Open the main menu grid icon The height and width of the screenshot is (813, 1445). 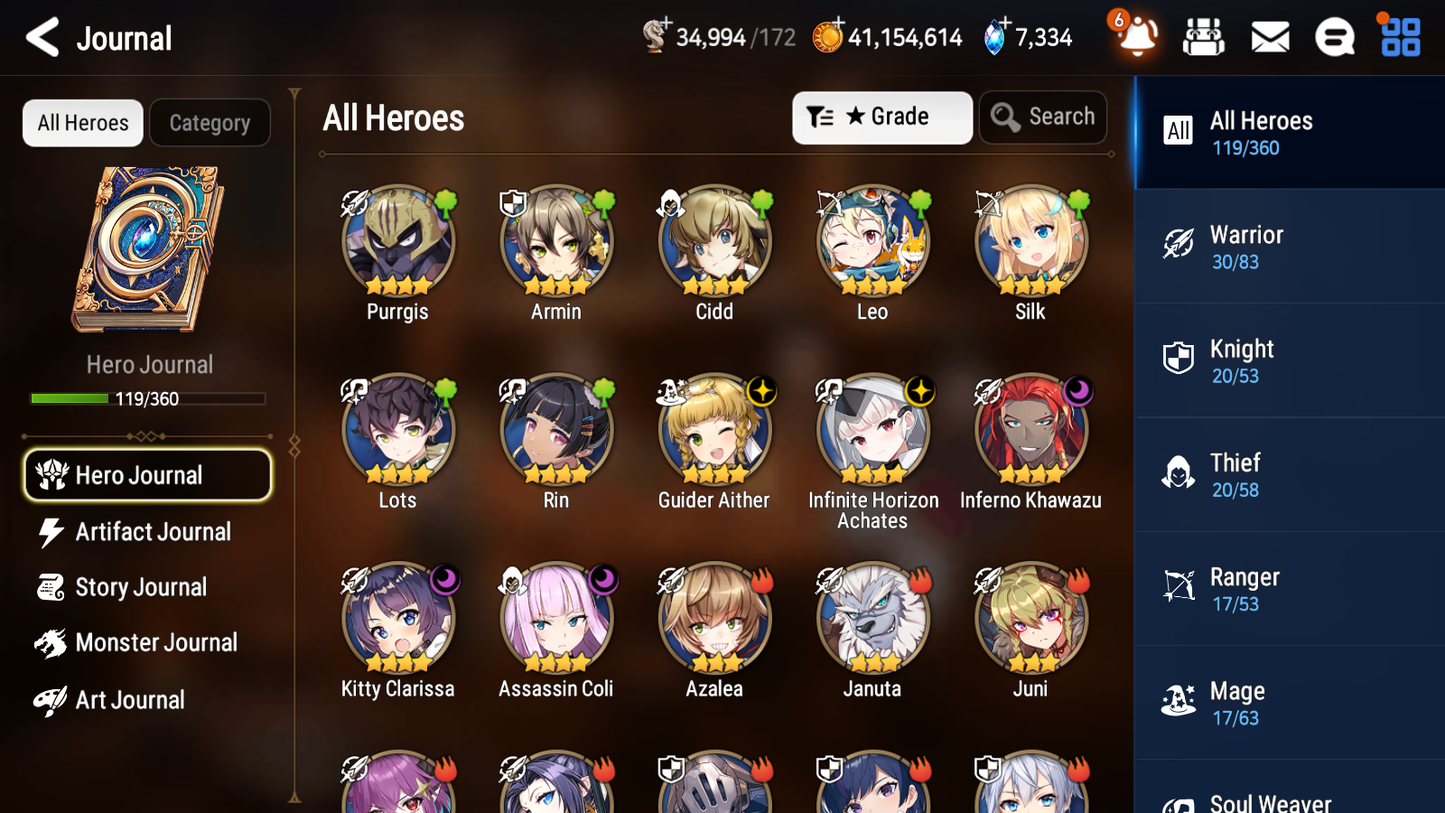point(1398,36)
